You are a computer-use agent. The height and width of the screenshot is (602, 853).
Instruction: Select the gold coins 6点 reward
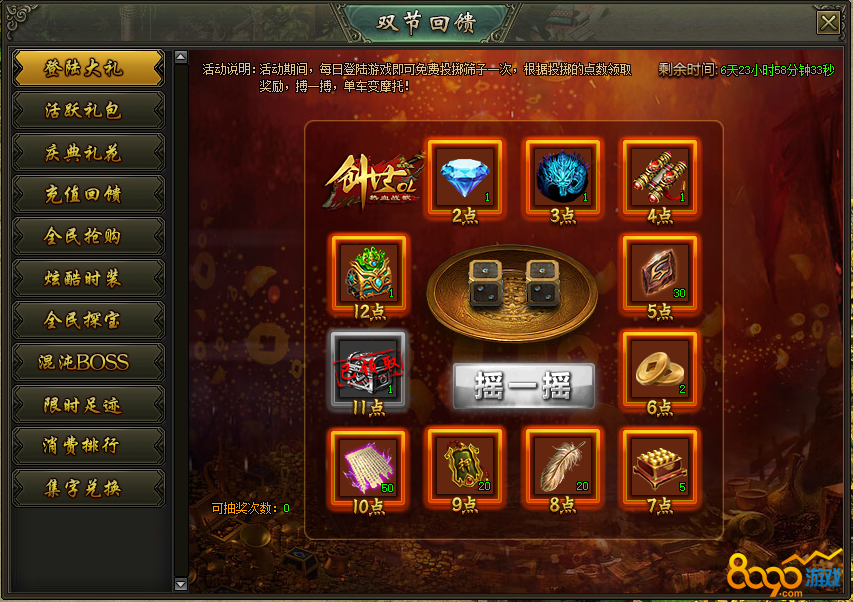point(659,369)
